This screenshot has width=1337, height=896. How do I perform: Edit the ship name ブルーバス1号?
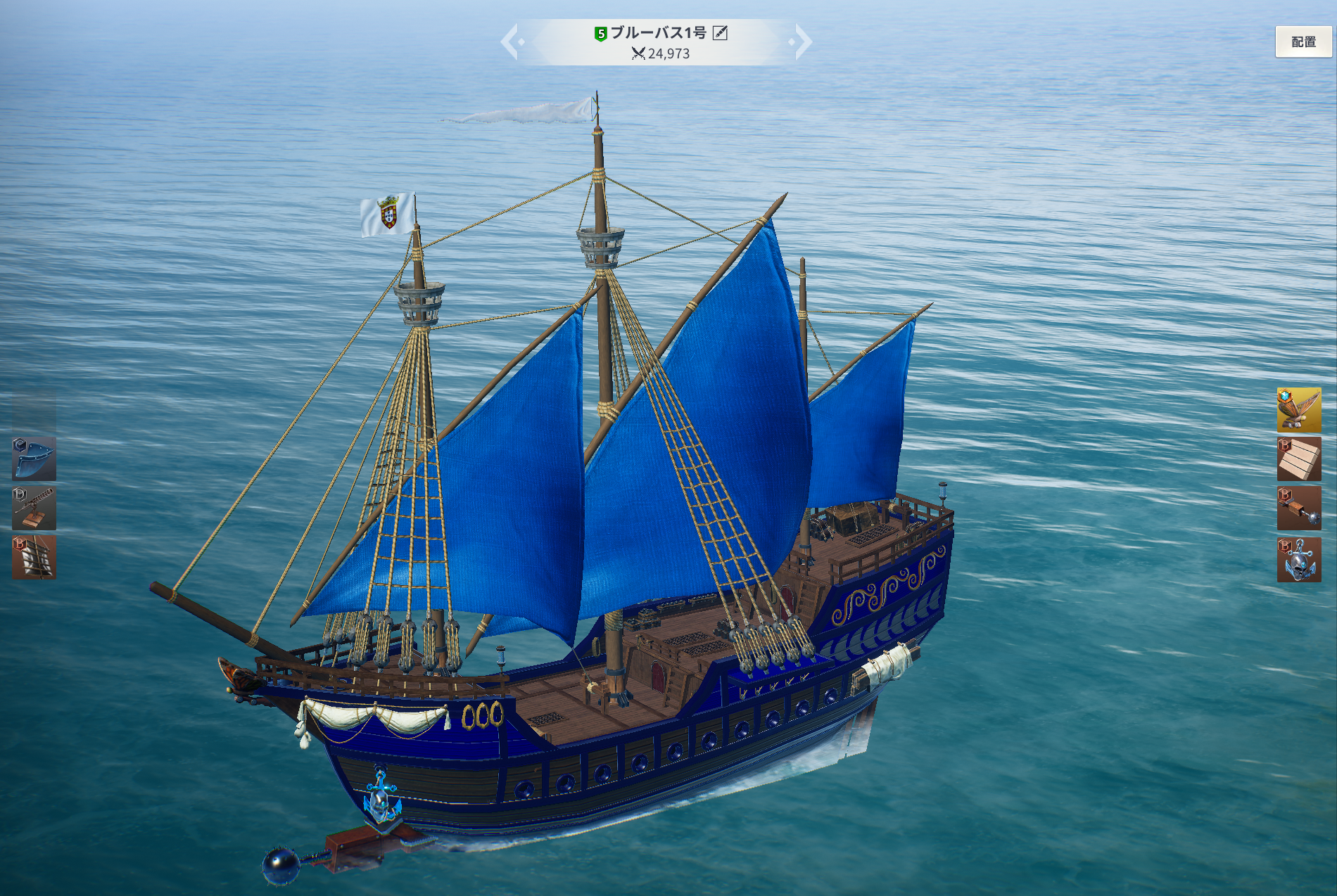pos(720,33)
